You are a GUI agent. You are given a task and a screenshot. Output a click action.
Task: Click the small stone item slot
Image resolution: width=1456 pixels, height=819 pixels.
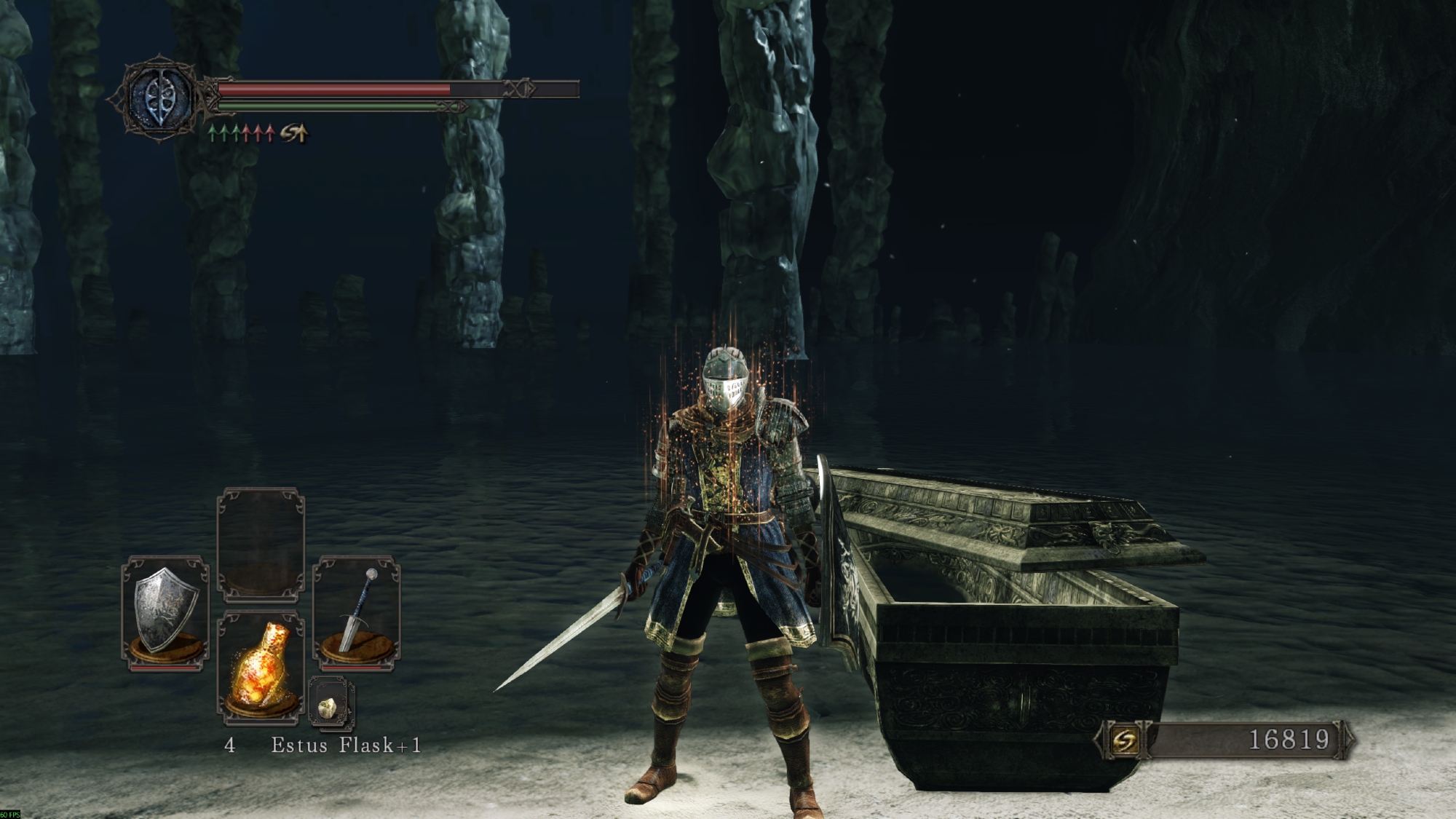[330, 704]
